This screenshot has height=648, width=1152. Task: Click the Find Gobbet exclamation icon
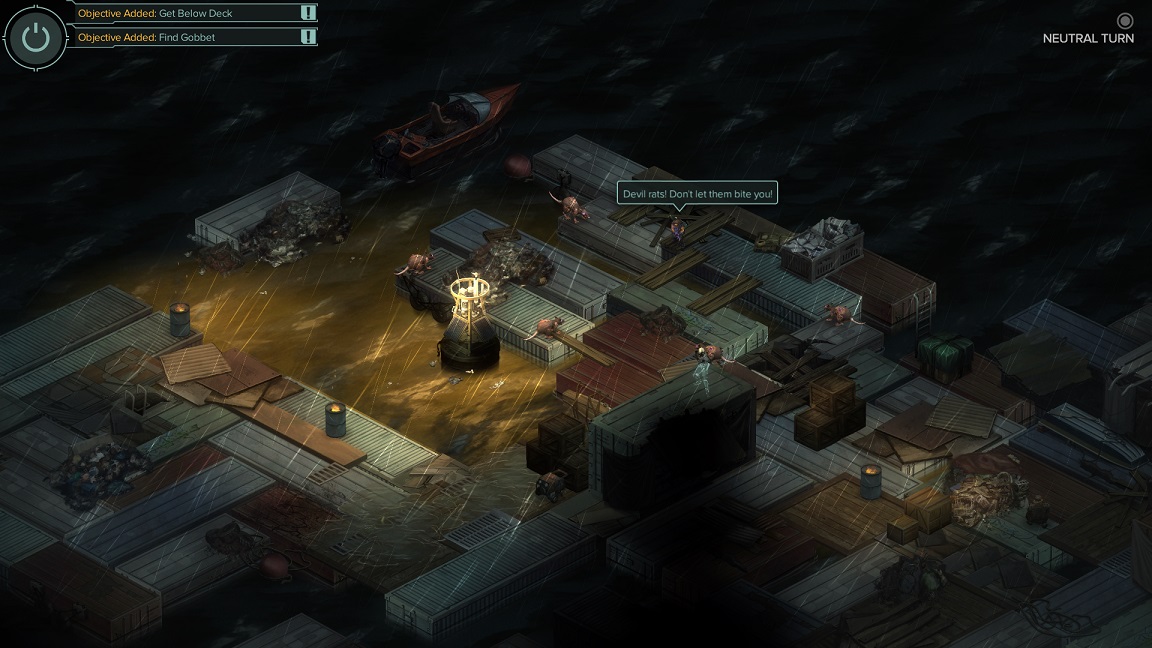tap(308, 37)
